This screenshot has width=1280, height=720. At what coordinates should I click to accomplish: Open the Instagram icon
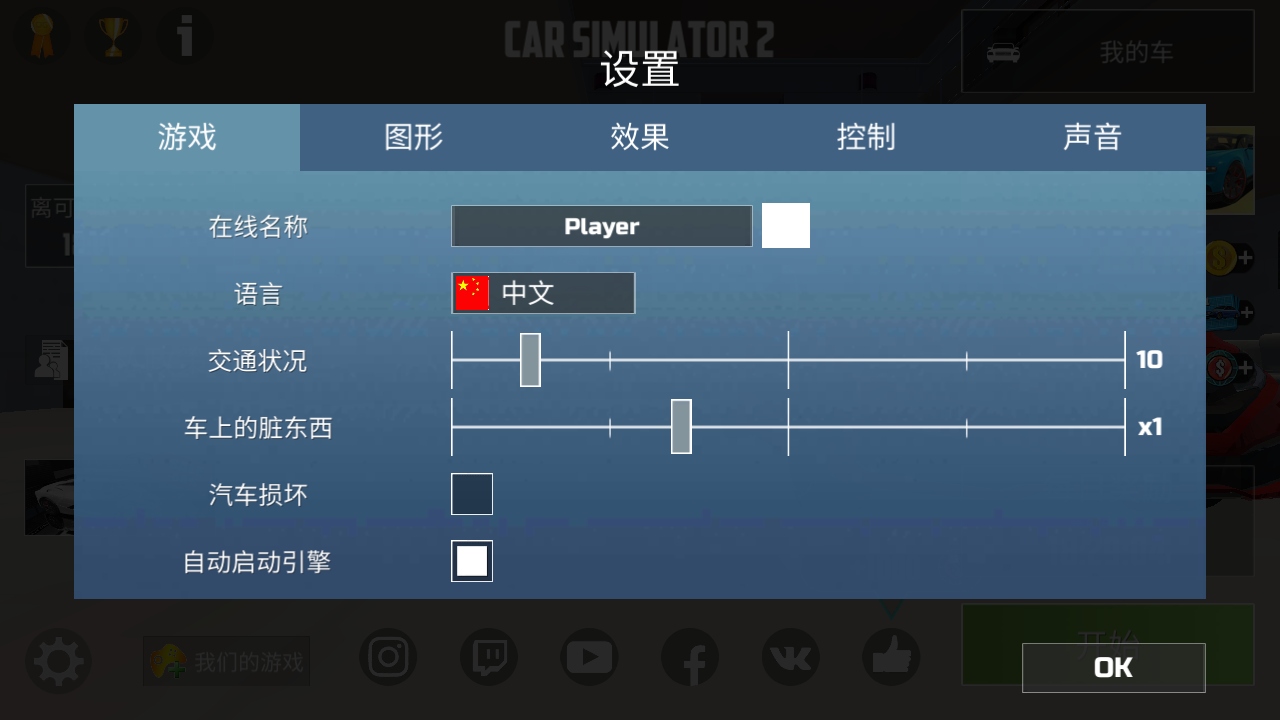[x=388, y=658]
